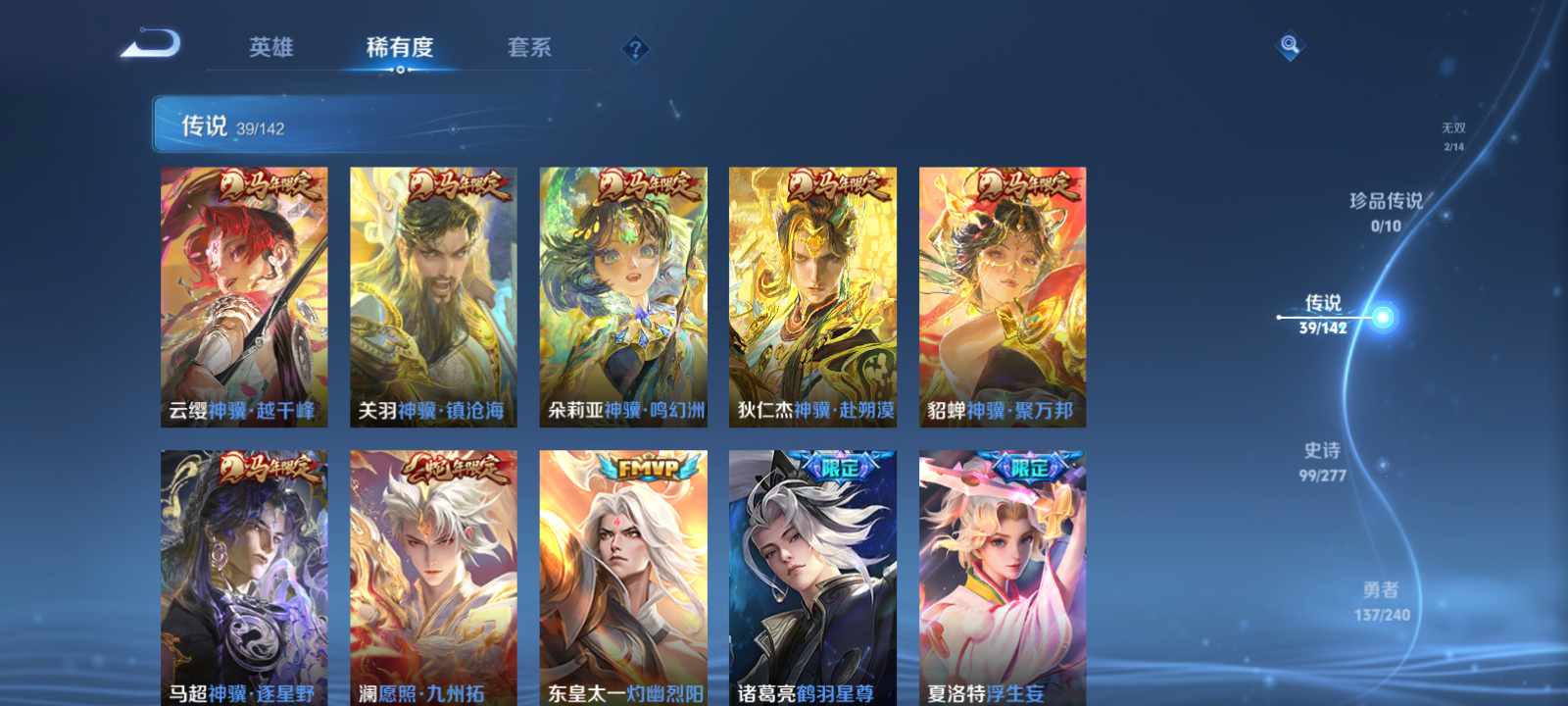
Task: Click the back arrow icon at top left
Action: [152, 44]
